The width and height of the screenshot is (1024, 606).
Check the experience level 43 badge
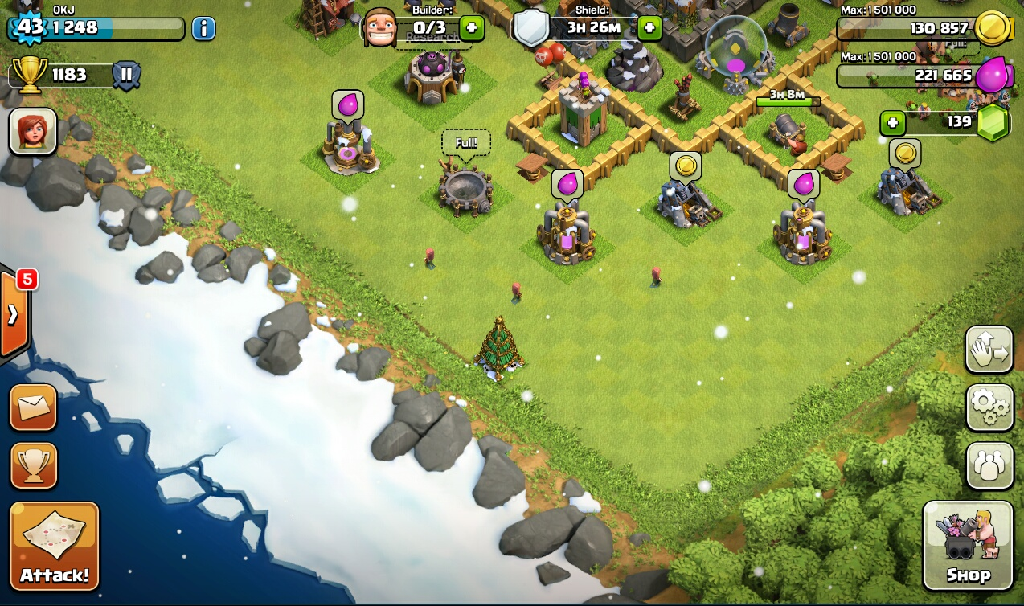(30, 27)
